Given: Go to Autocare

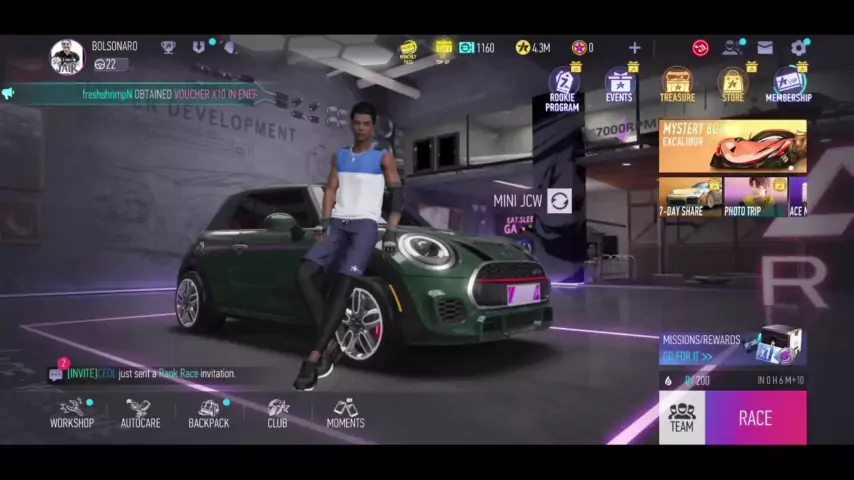Looking at the screenshot, I should coord(140,413).
